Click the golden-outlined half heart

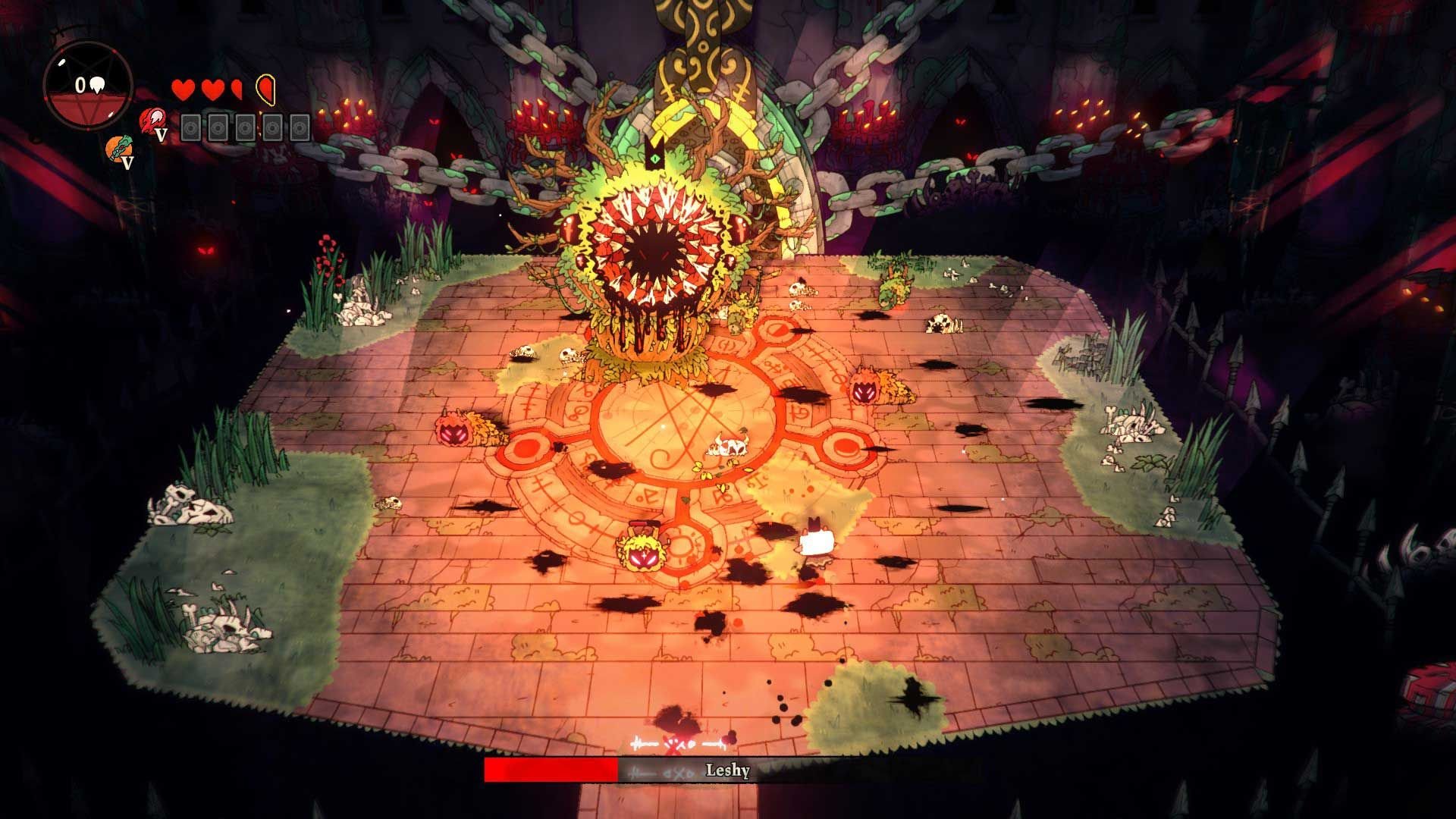pos(265,89)
